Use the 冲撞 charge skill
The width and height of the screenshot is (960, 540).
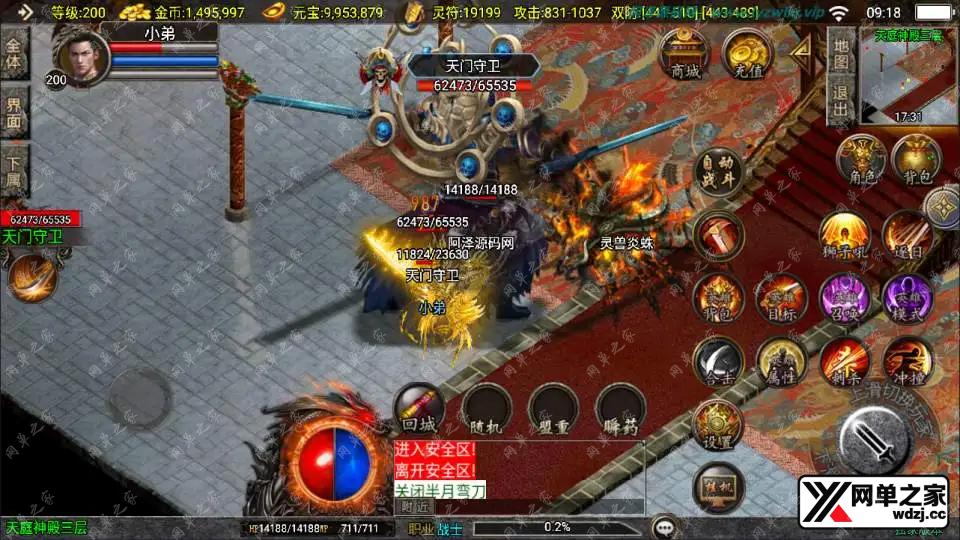coord(906,362)
